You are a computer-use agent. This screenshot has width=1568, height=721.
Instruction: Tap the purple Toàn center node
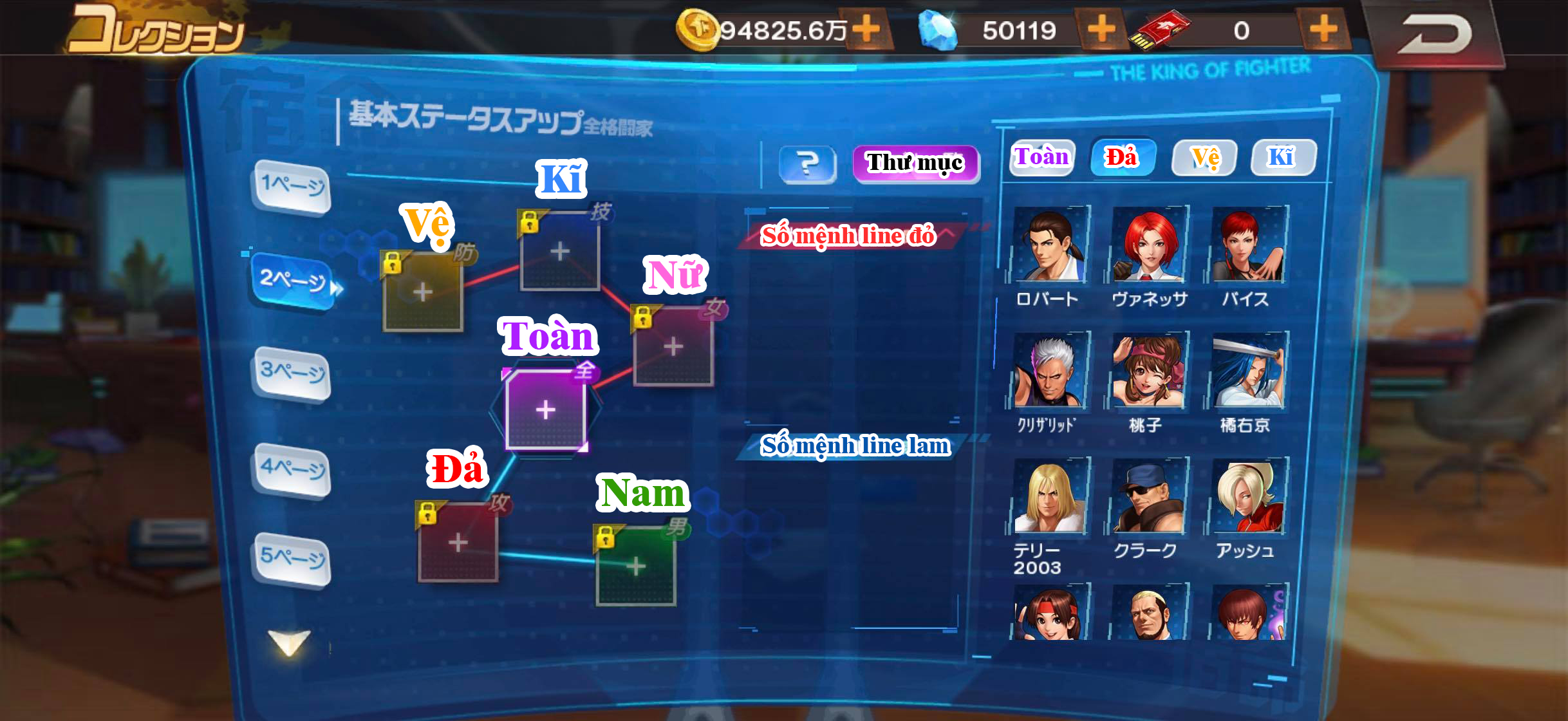click(x=546, y=409)
